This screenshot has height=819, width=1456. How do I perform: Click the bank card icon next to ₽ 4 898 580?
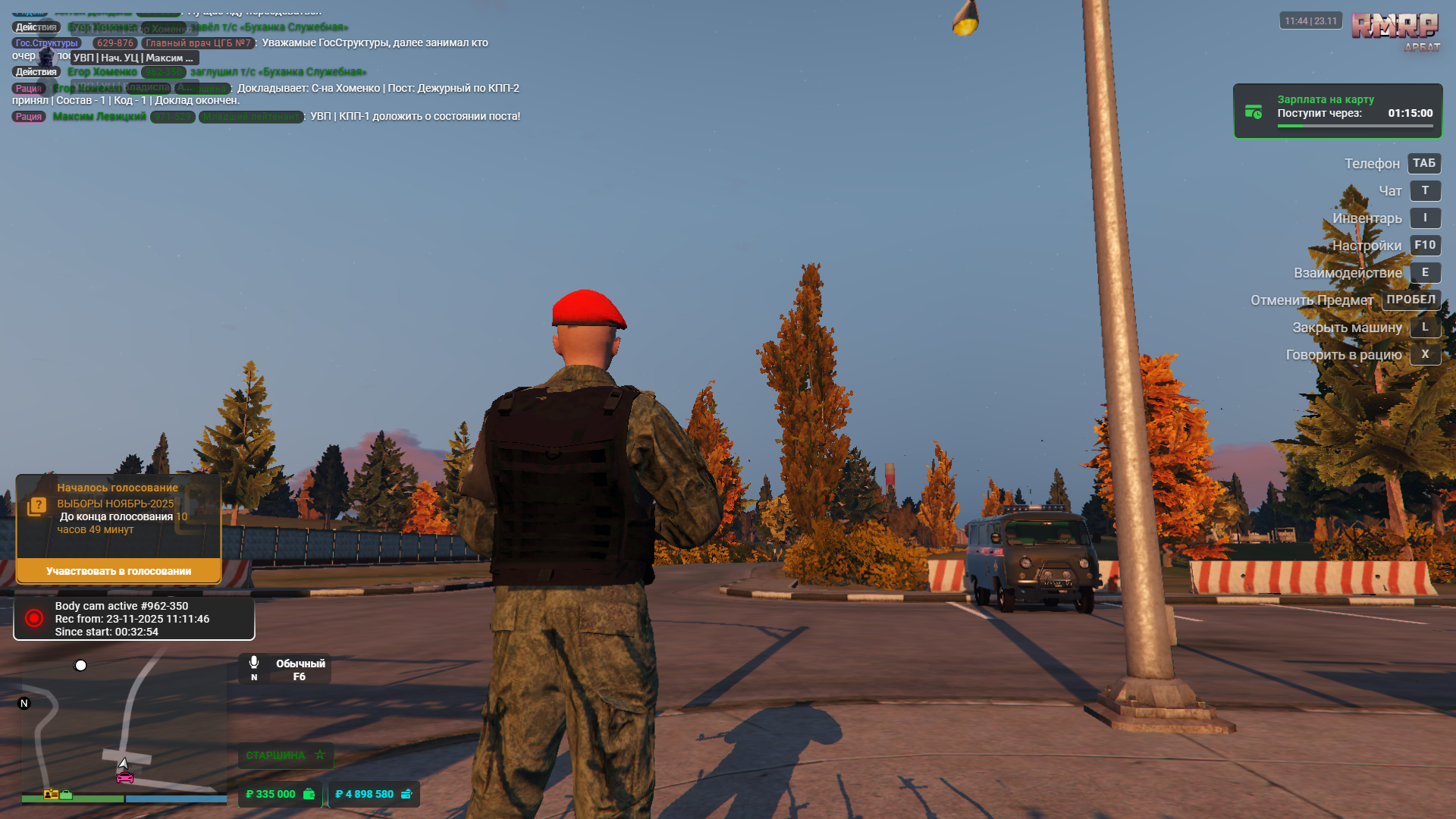click(408, 794)
